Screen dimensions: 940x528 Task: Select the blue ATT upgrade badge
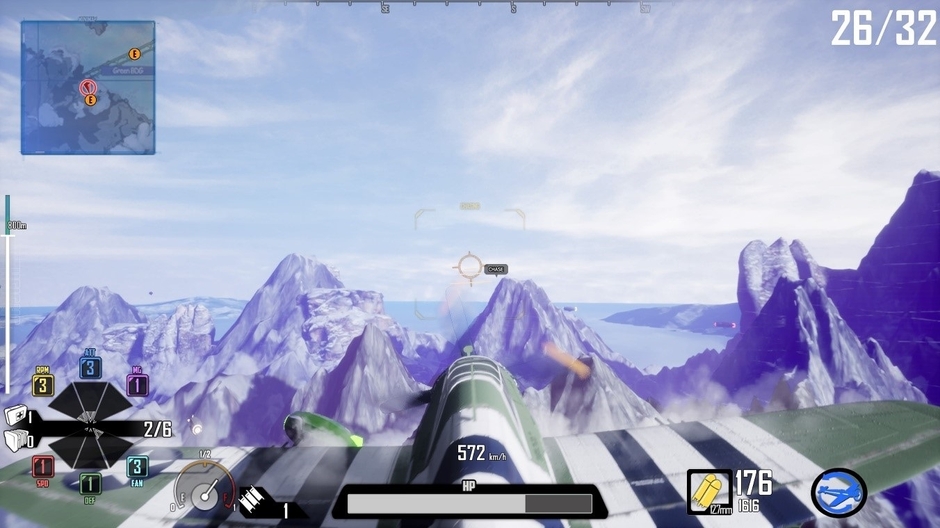tap(90, 367)
